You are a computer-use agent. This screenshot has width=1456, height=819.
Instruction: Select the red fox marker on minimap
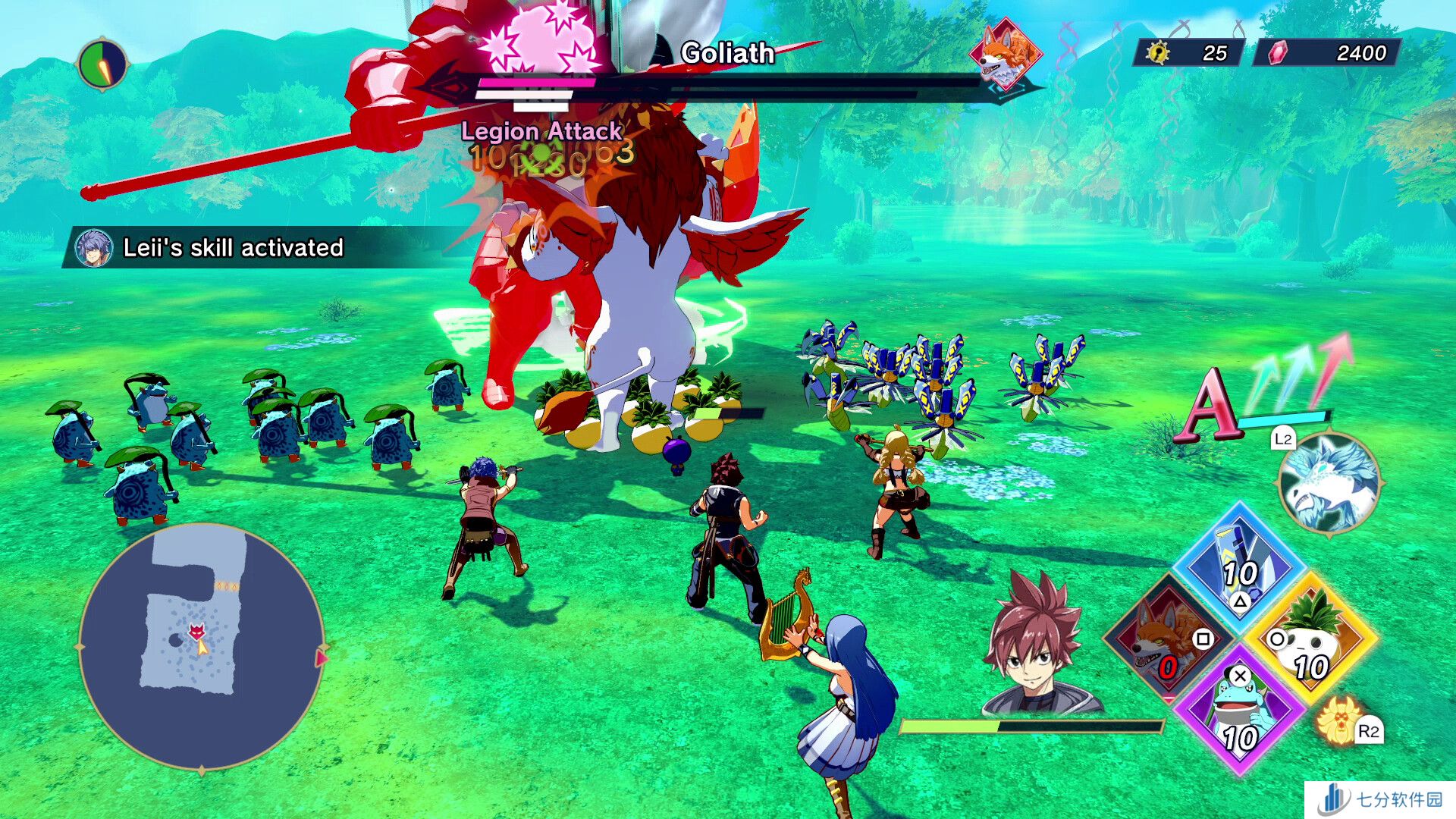(x=196, y=630)
